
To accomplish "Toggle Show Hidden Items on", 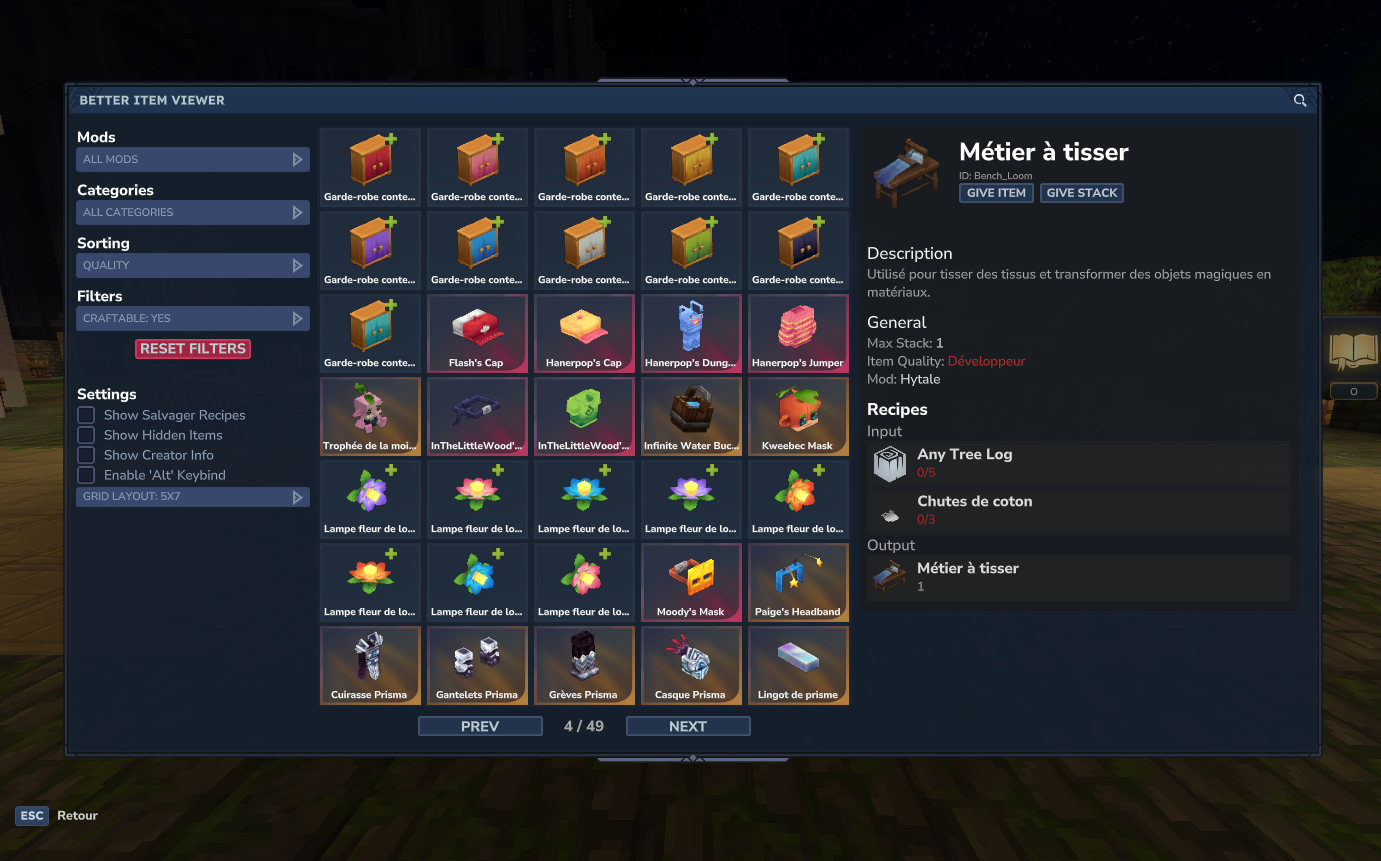I will click(x=85, y=434).
